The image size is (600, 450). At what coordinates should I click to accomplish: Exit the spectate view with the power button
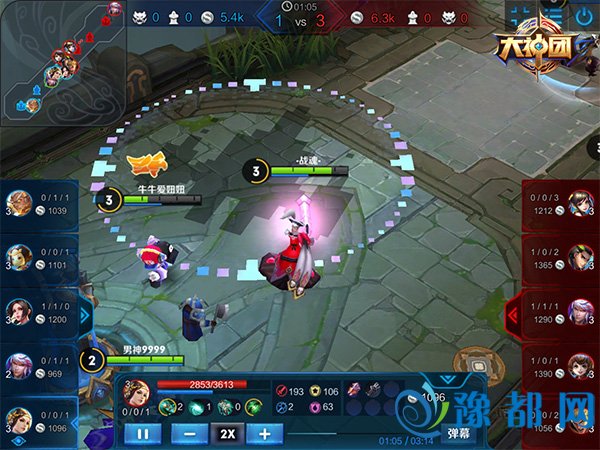(x=584, y=16)
